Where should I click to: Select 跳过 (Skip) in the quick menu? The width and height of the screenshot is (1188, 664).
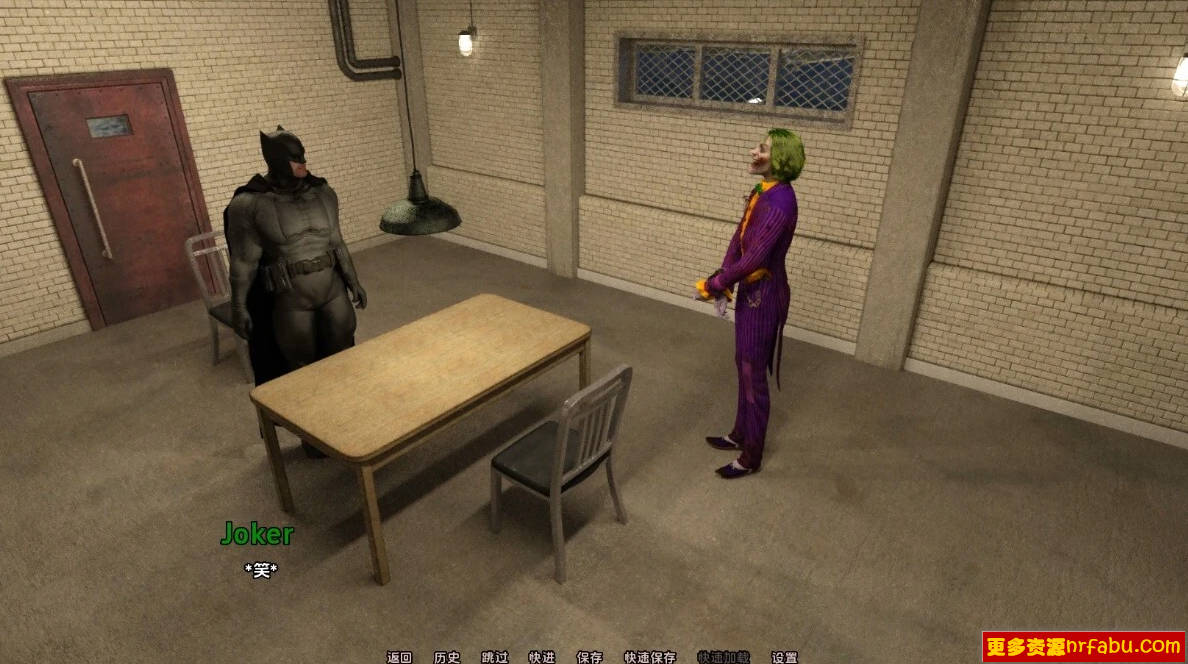point(495,657)
